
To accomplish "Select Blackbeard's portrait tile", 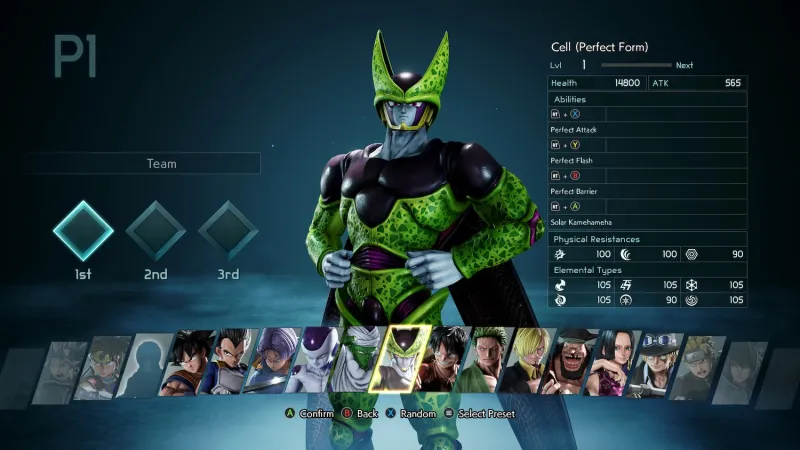I will pyautogui.click(x=570, y=360).
